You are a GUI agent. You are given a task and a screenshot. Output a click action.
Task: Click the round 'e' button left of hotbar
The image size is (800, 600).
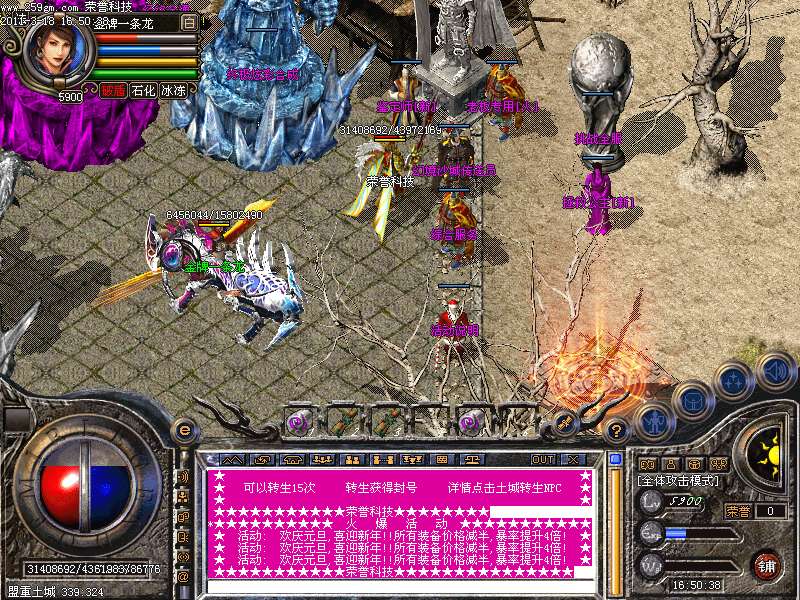(x=183, y=430)
